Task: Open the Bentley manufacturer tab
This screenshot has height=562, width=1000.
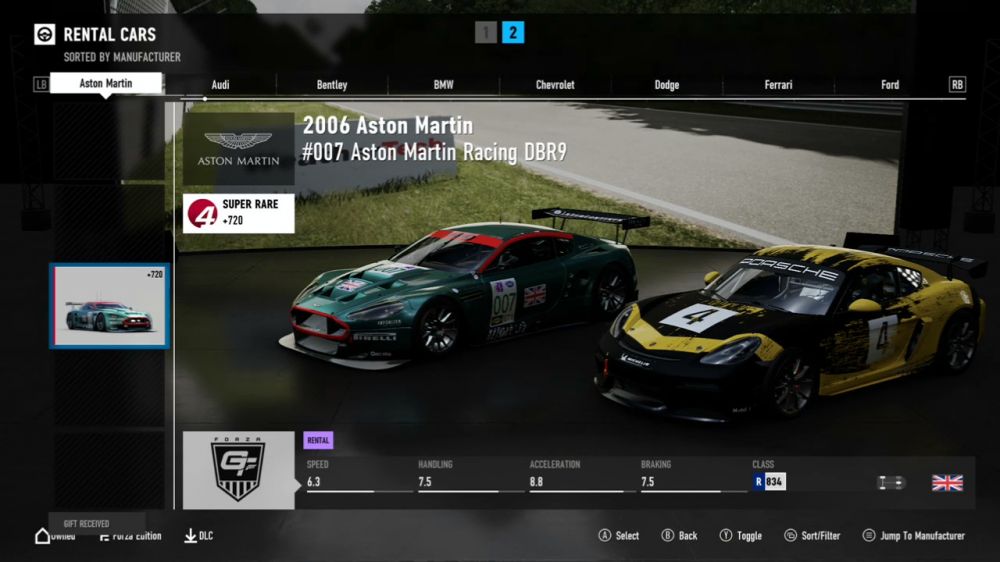Action: [x=332, y=85]
